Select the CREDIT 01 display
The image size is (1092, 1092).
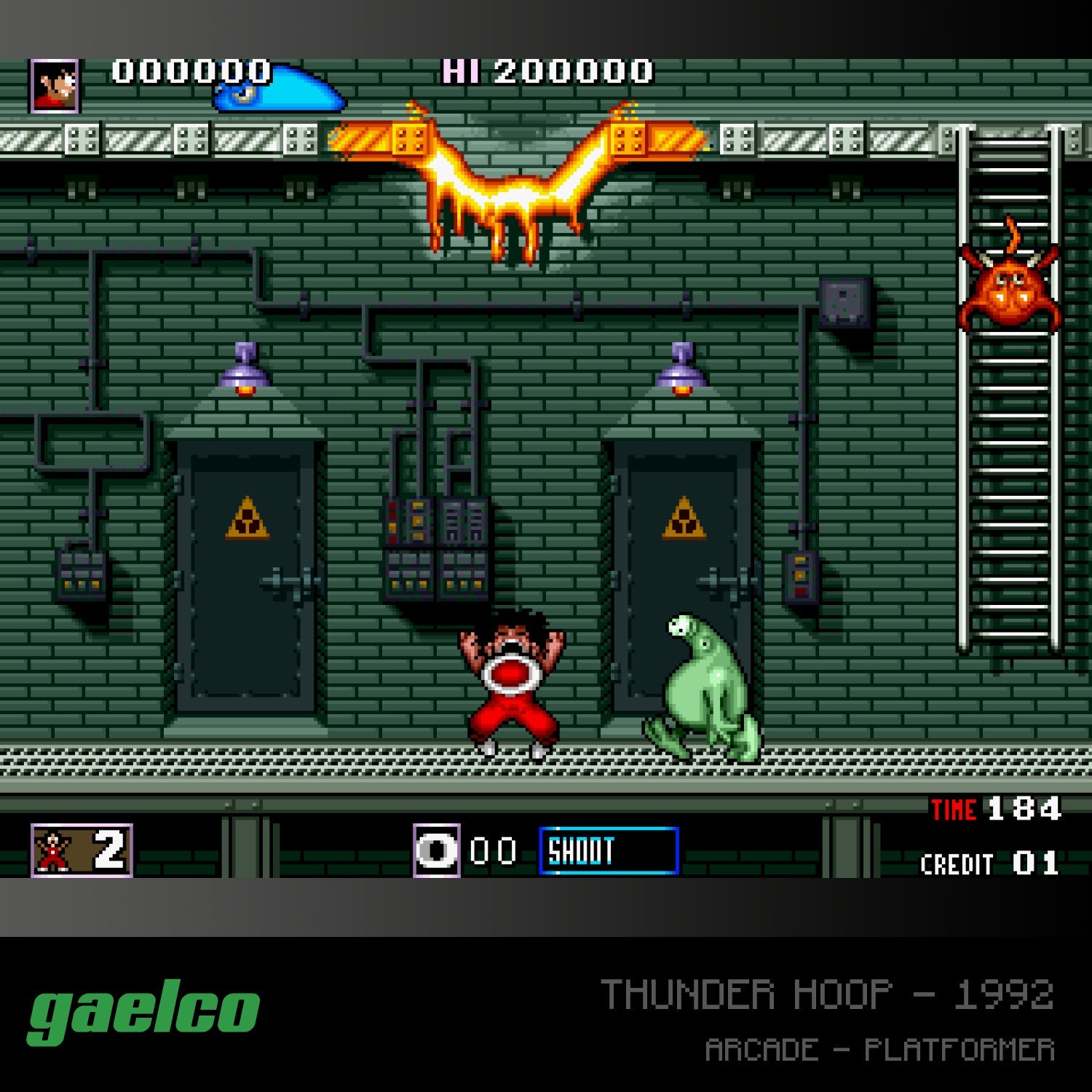tap(990, 863)
